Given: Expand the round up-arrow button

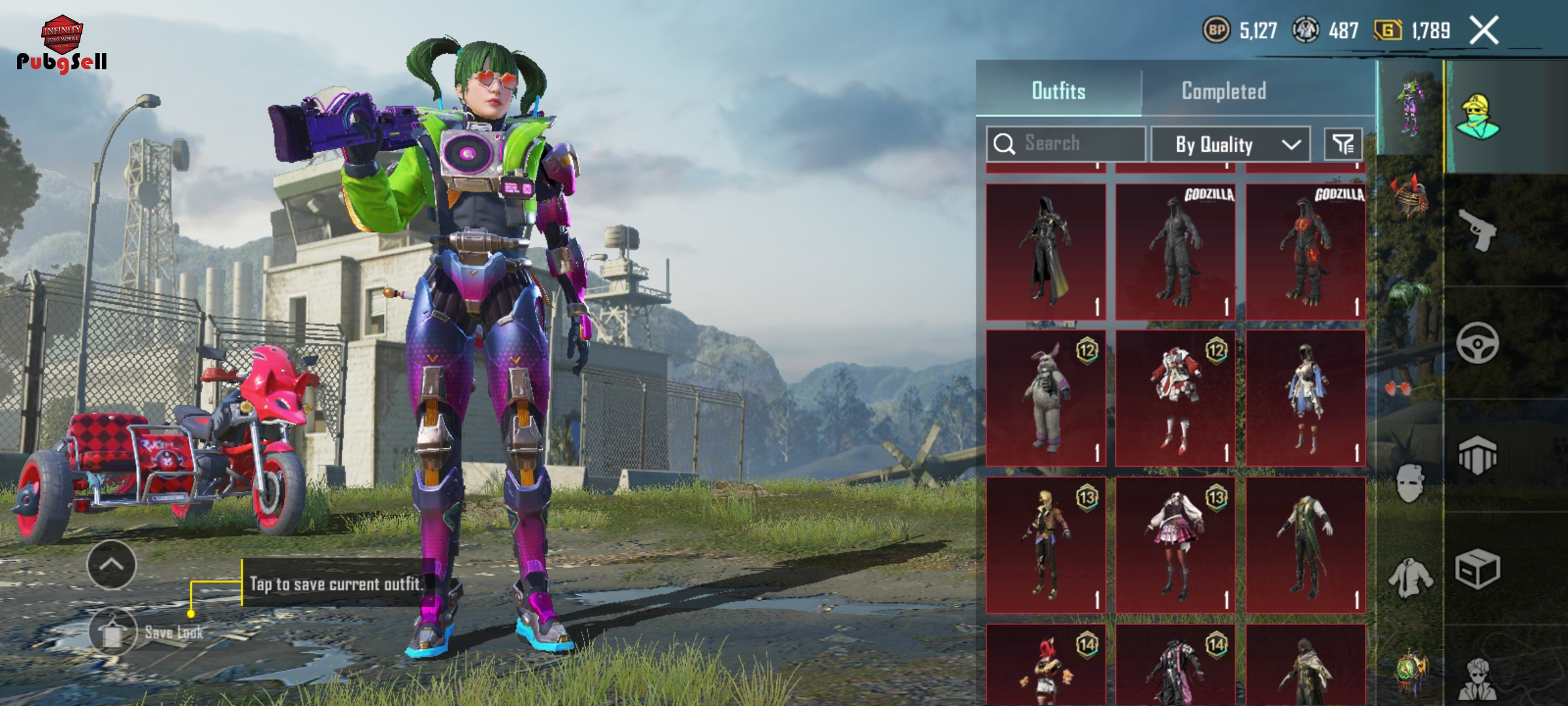Looking at the screenshot, I should (111, 565).
